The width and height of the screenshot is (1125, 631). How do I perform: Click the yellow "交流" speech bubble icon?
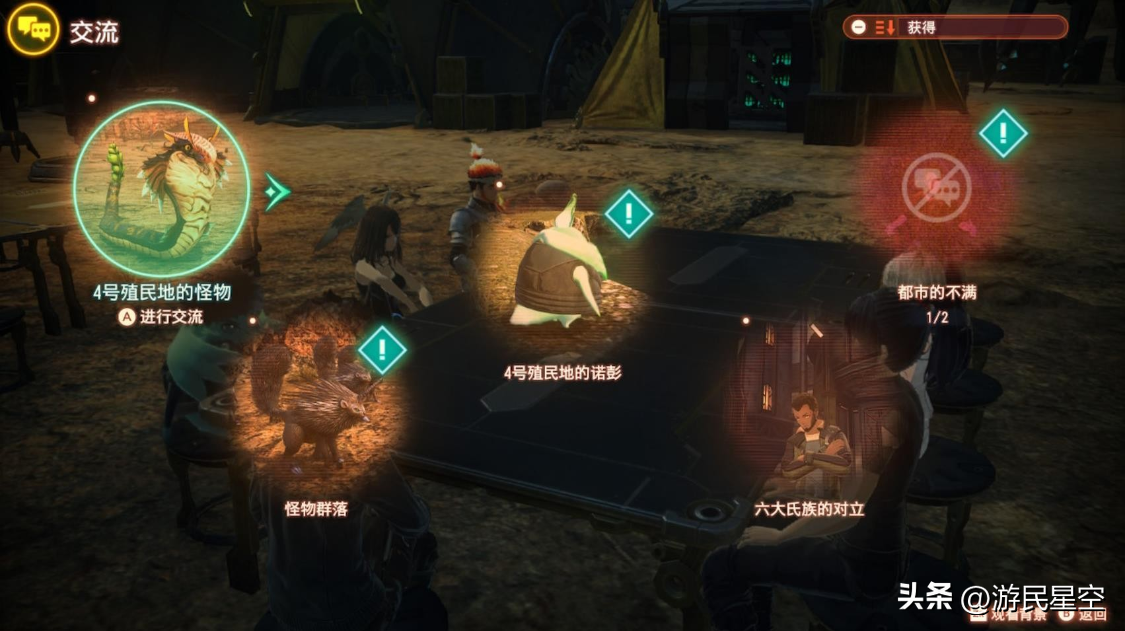click(33, 31)
